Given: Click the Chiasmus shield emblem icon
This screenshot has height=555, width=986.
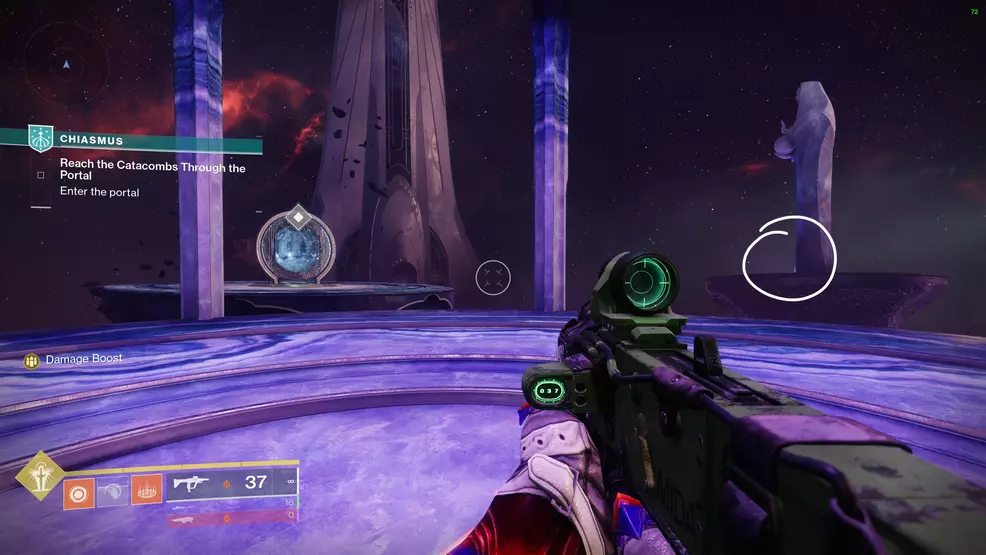Looking at the screenshot, I should point(40,139).
